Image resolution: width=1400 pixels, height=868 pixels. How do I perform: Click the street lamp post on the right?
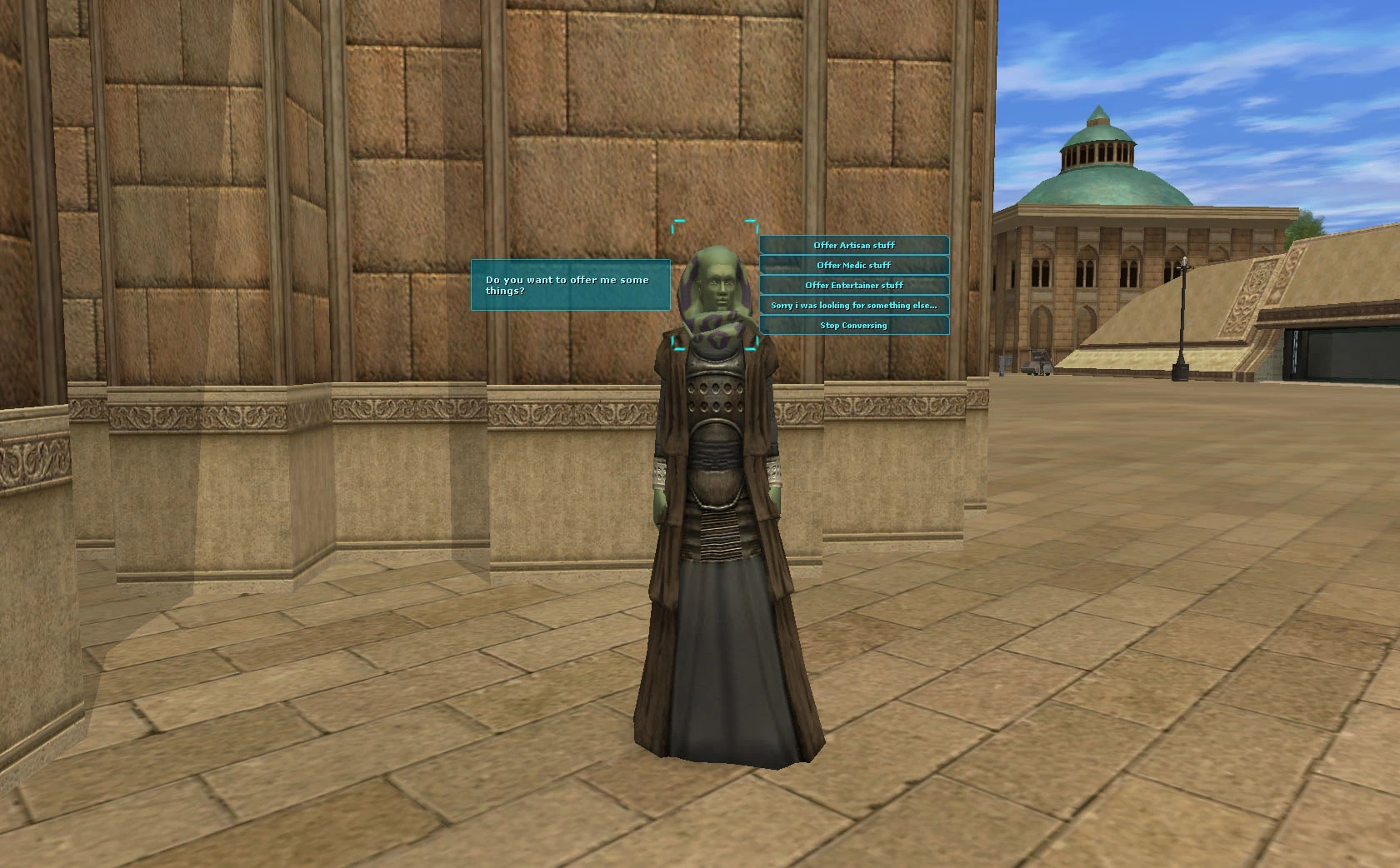[1181, 317]
